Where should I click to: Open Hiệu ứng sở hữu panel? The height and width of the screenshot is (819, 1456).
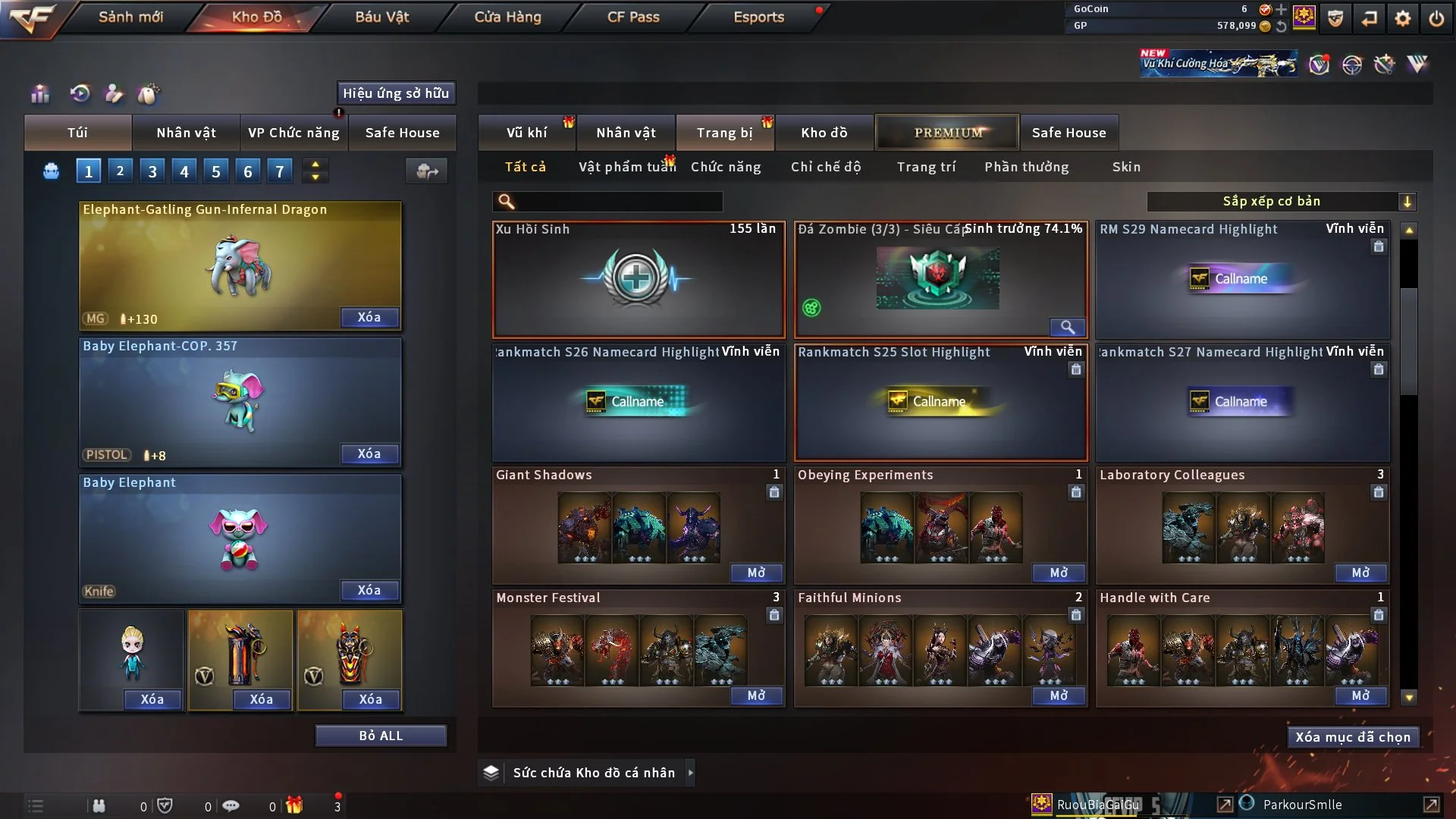click(396, 93)
